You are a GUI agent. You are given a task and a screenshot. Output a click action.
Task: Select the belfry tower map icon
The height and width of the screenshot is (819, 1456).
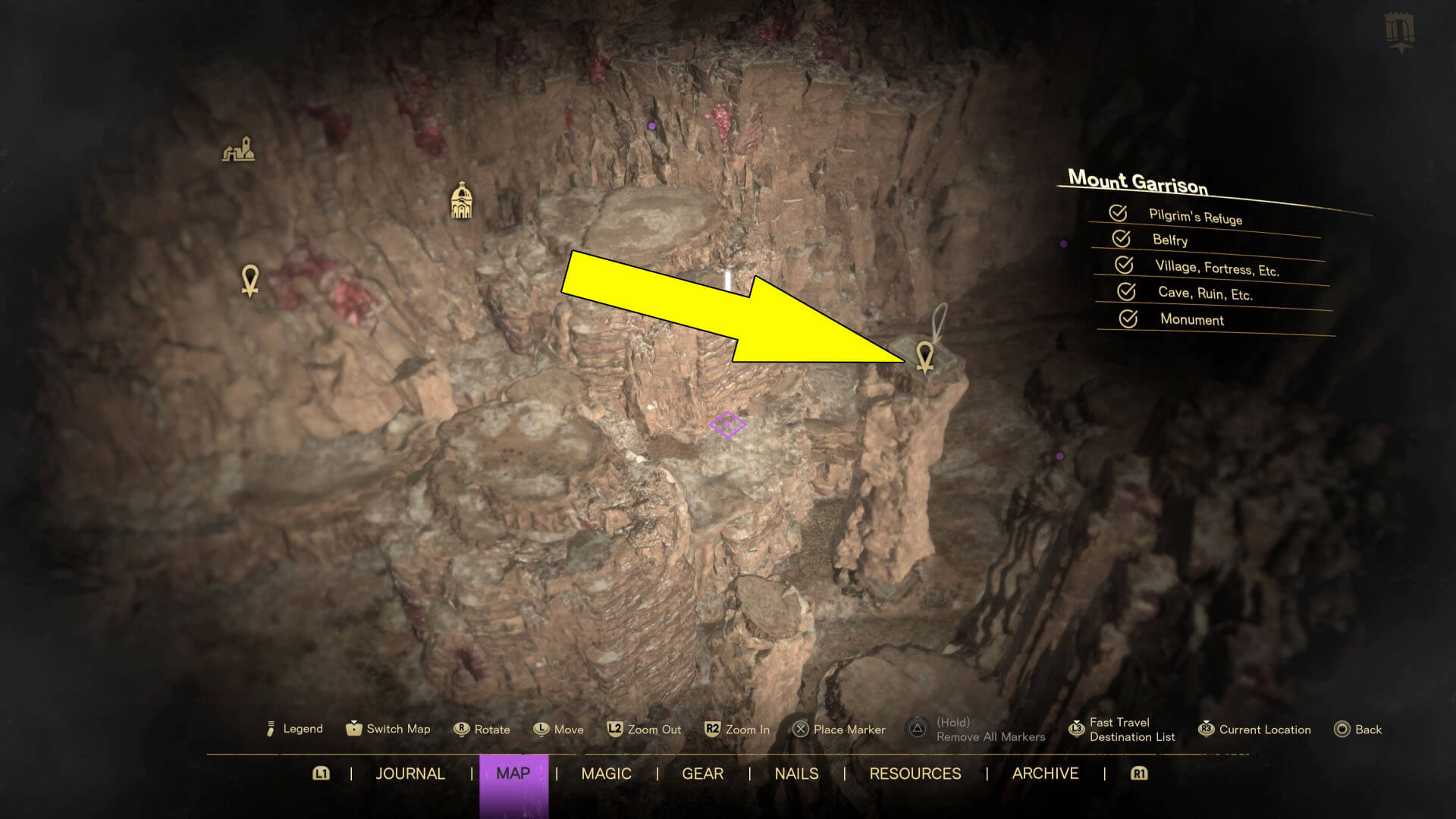[x=461, y=201]
